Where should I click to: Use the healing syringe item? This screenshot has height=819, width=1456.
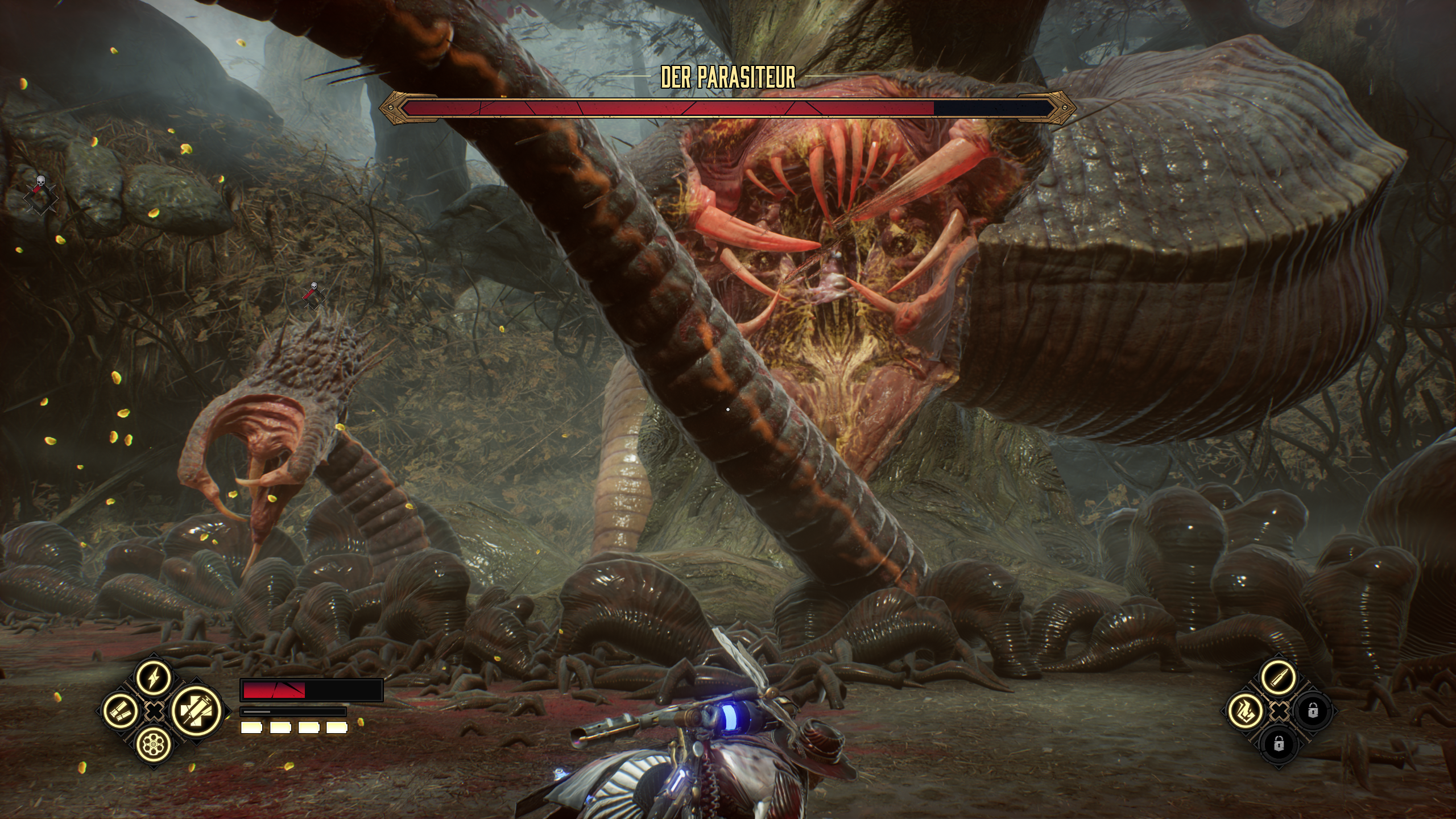click(x=195, y=711)
